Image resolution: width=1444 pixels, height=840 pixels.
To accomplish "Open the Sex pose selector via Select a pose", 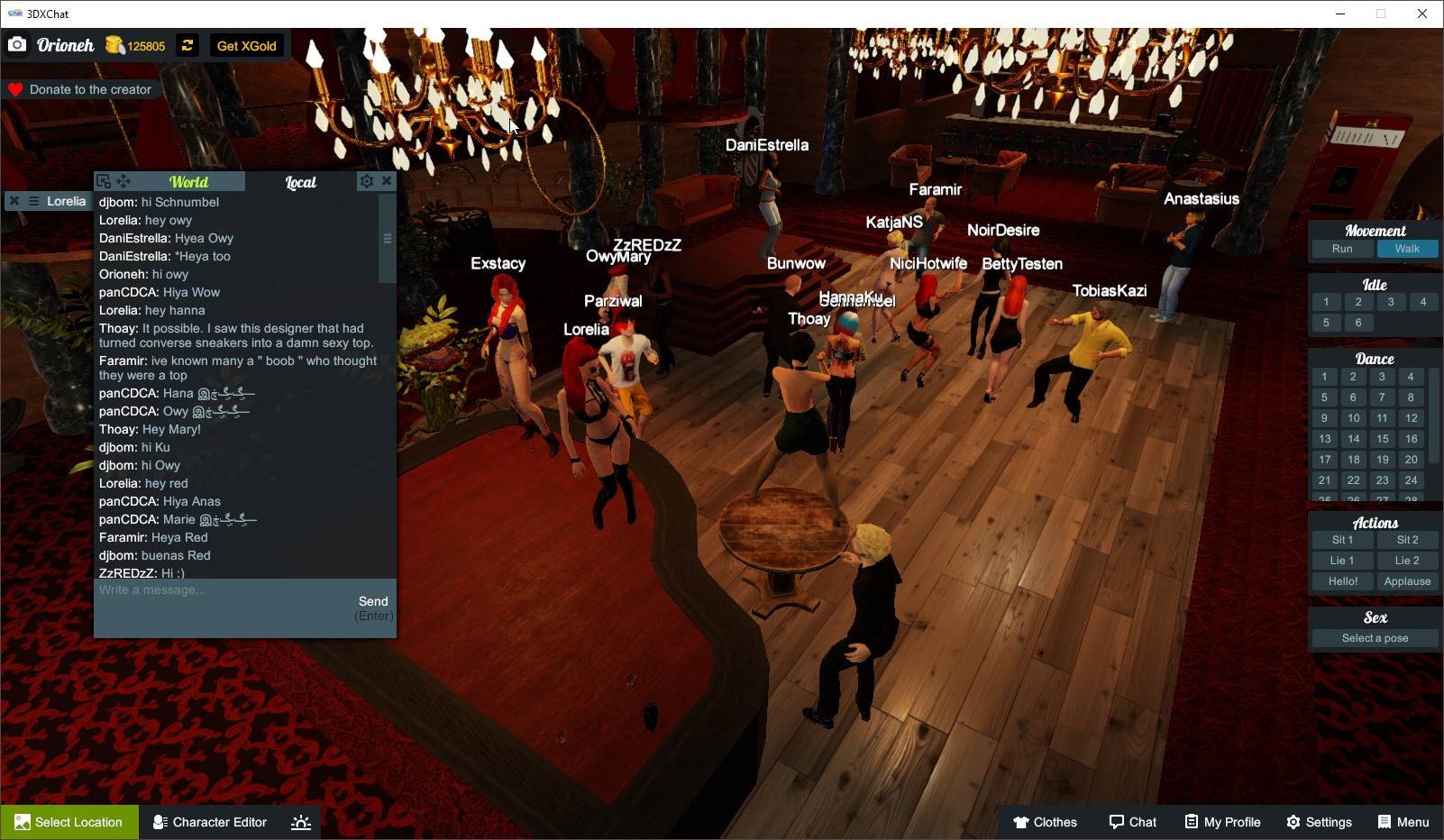I will (x=1374, y=637).
